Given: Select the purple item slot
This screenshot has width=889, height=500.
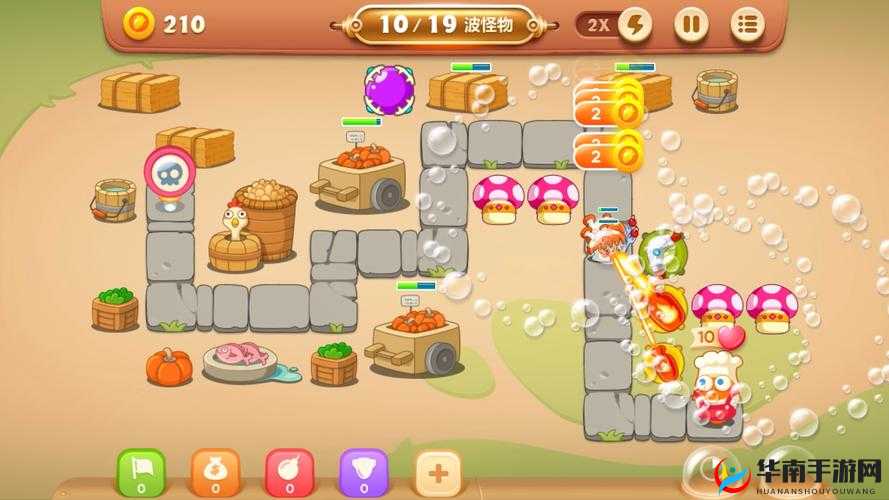Looking at the screenshot, I should [363, 472].
